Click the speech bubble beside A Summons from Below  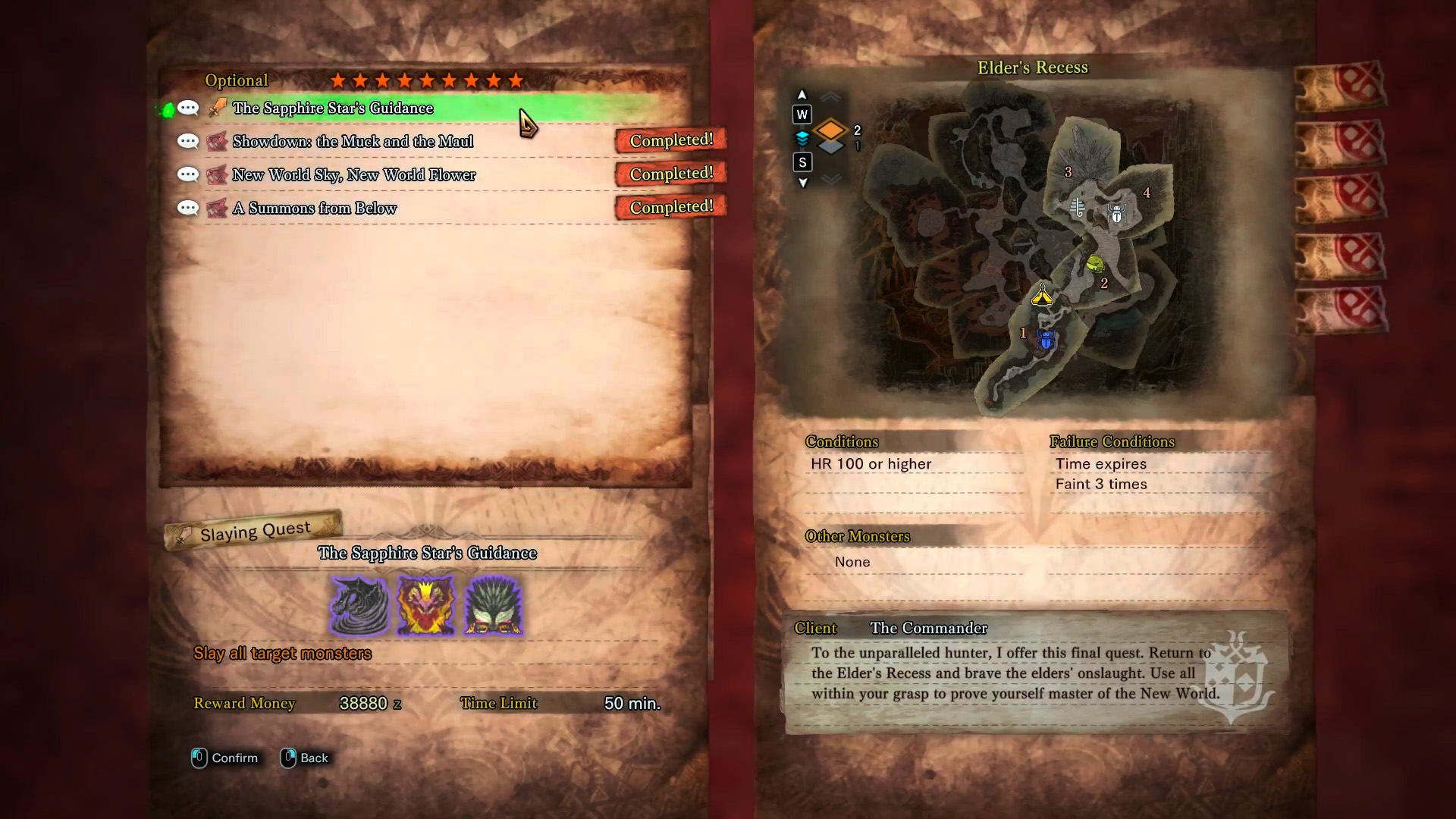[187, 208]
